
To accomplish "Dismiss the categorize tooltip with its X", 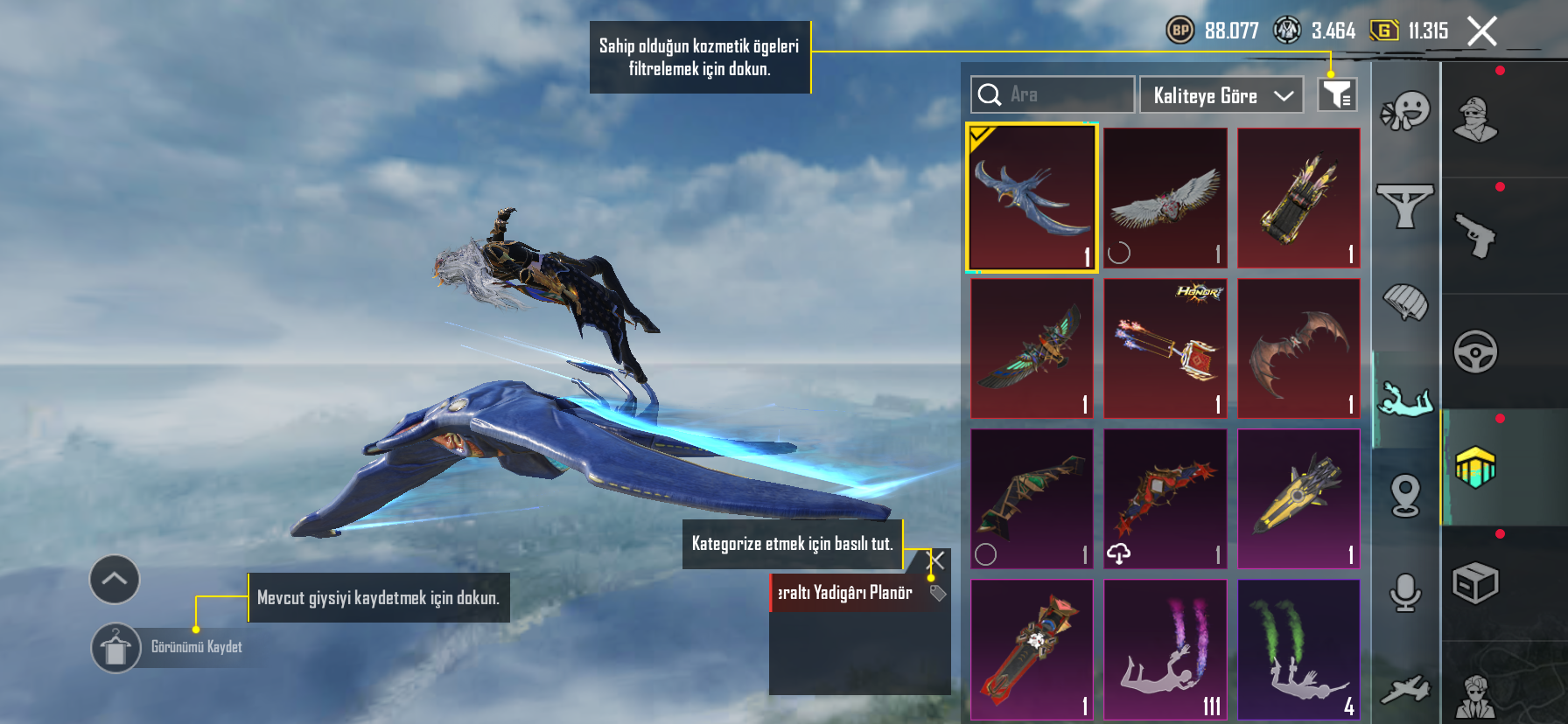I will [x=935, y=560].
